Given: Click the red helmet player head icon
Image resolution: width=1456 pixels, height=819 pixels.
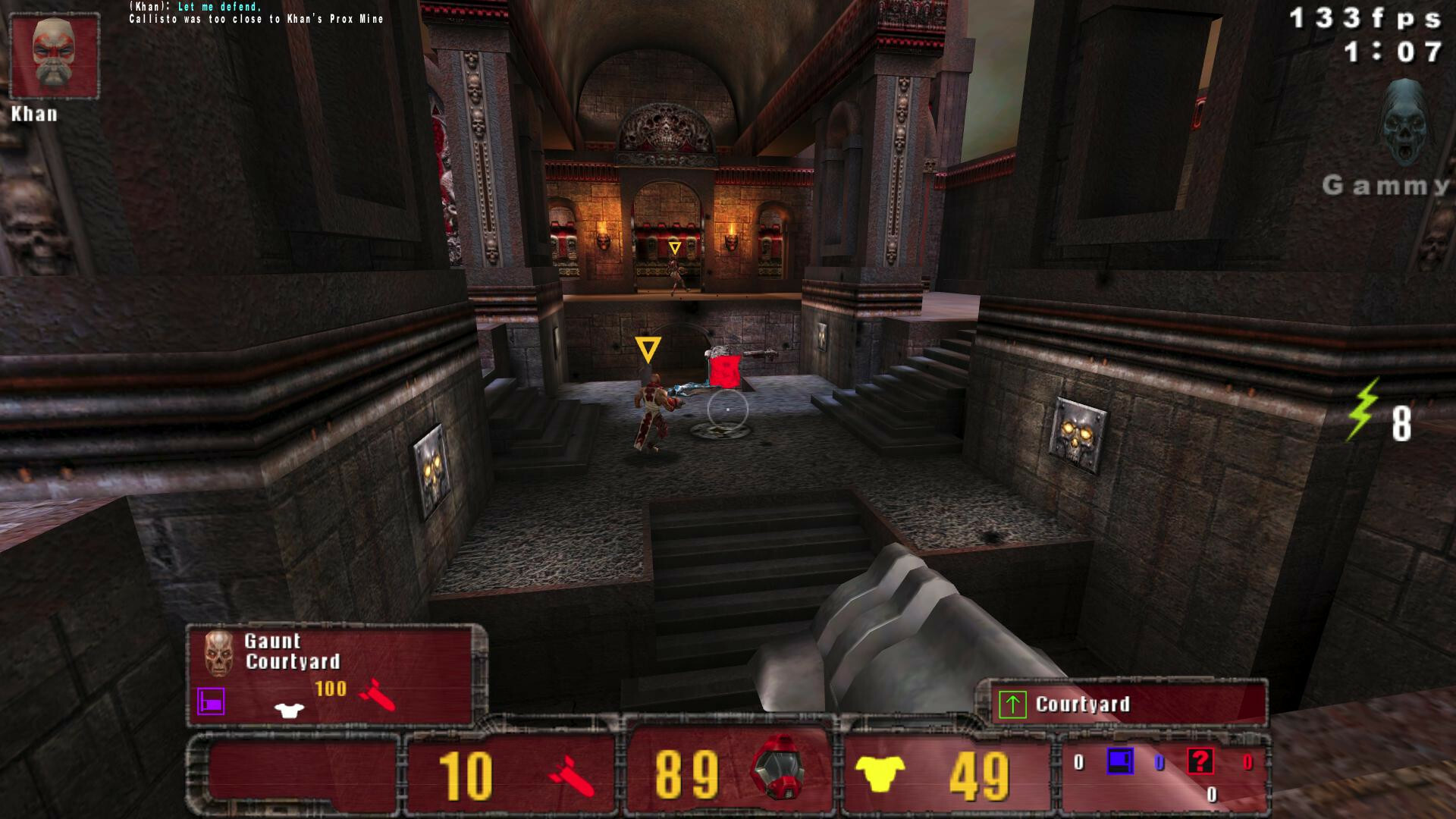Looking at the screenshot, I should [x=777, y=767].
